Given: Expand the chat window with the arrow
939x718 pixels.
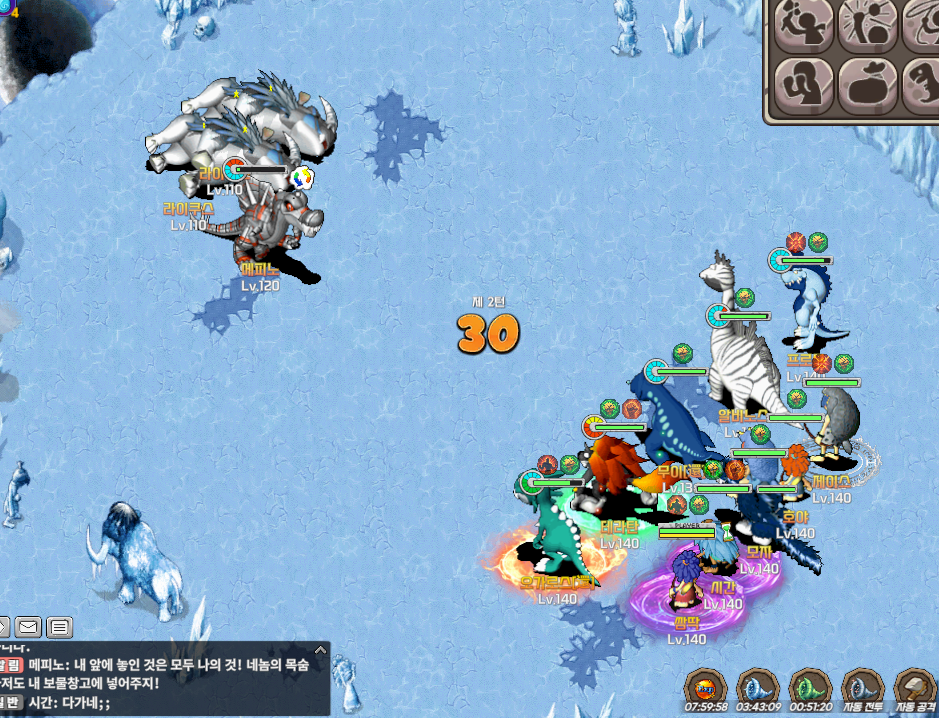Looking at the screenshot, I should (3, 627).
